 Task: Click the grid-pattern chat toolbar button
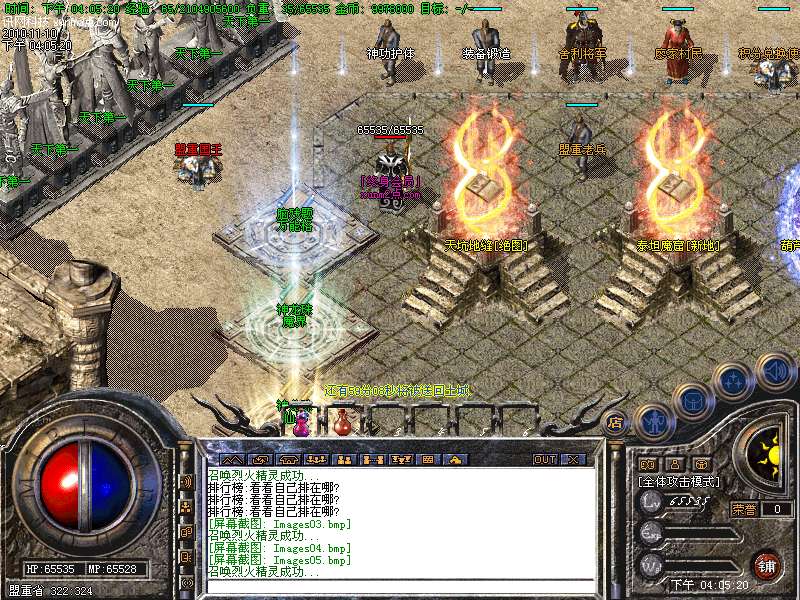click(x=428, y=459)
